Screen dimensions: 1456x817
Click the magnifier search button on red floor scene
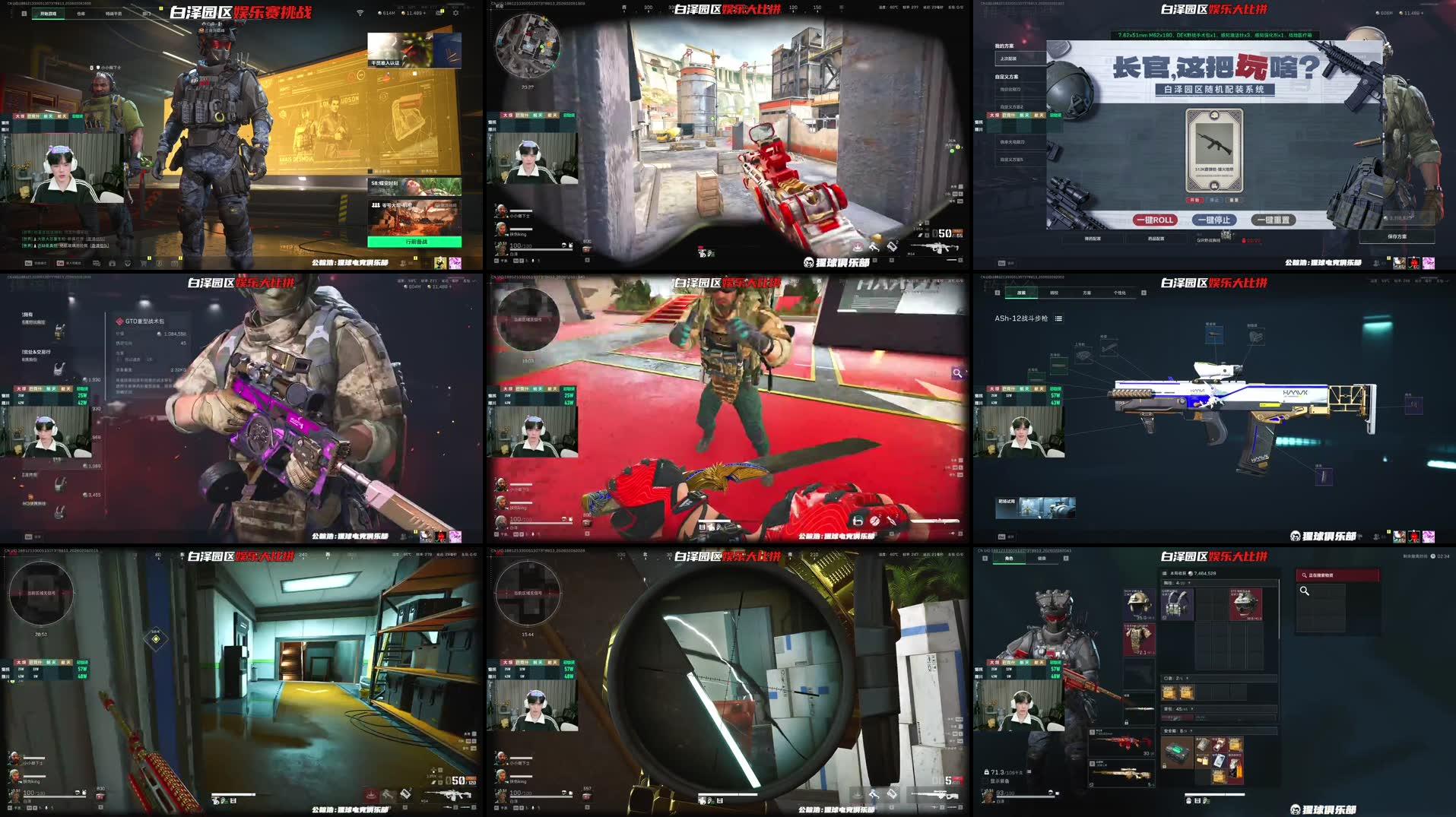coord(957,373)
